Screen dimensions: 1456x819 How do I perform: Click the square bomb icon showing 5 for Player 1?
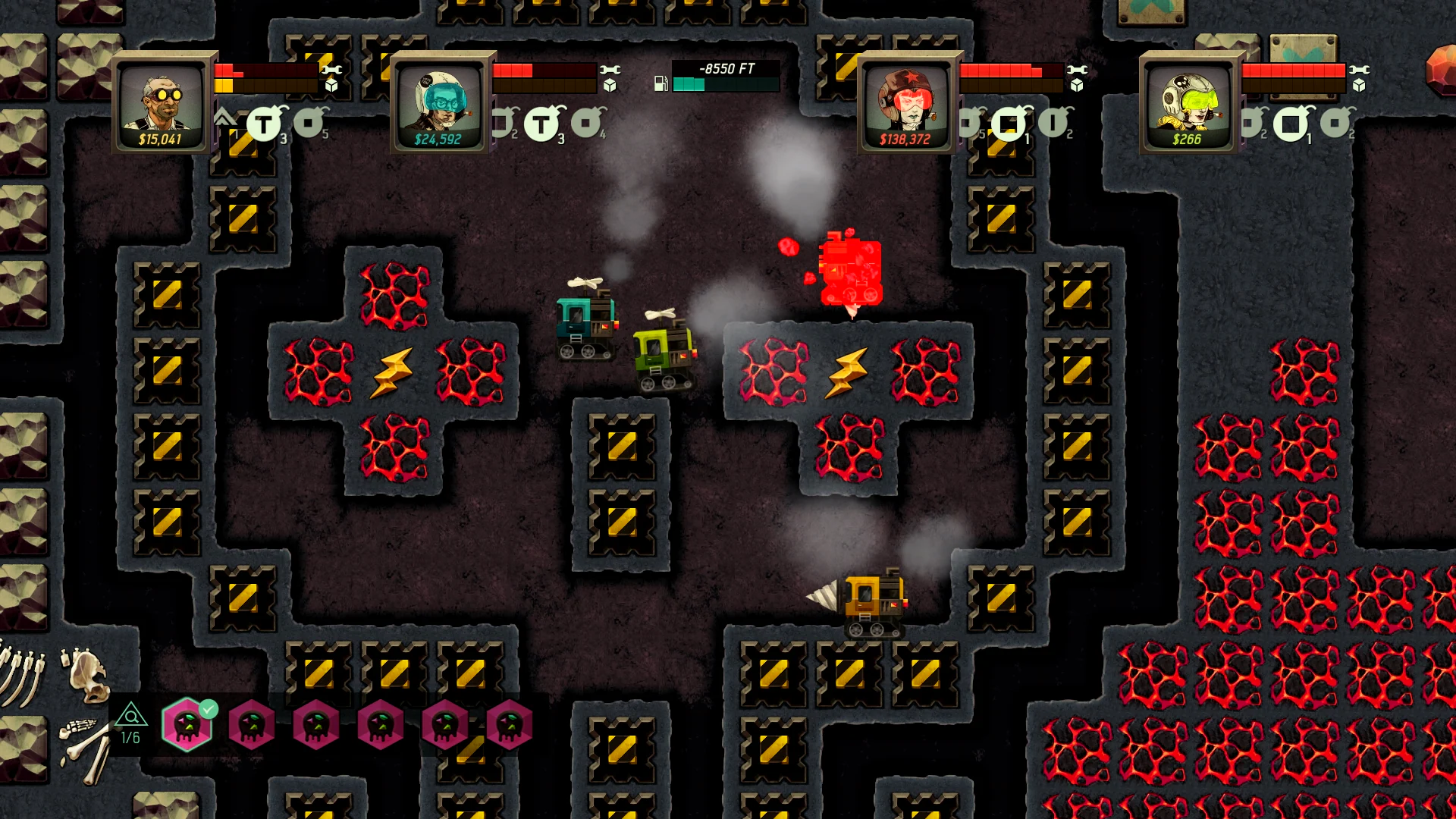(306, 122)
